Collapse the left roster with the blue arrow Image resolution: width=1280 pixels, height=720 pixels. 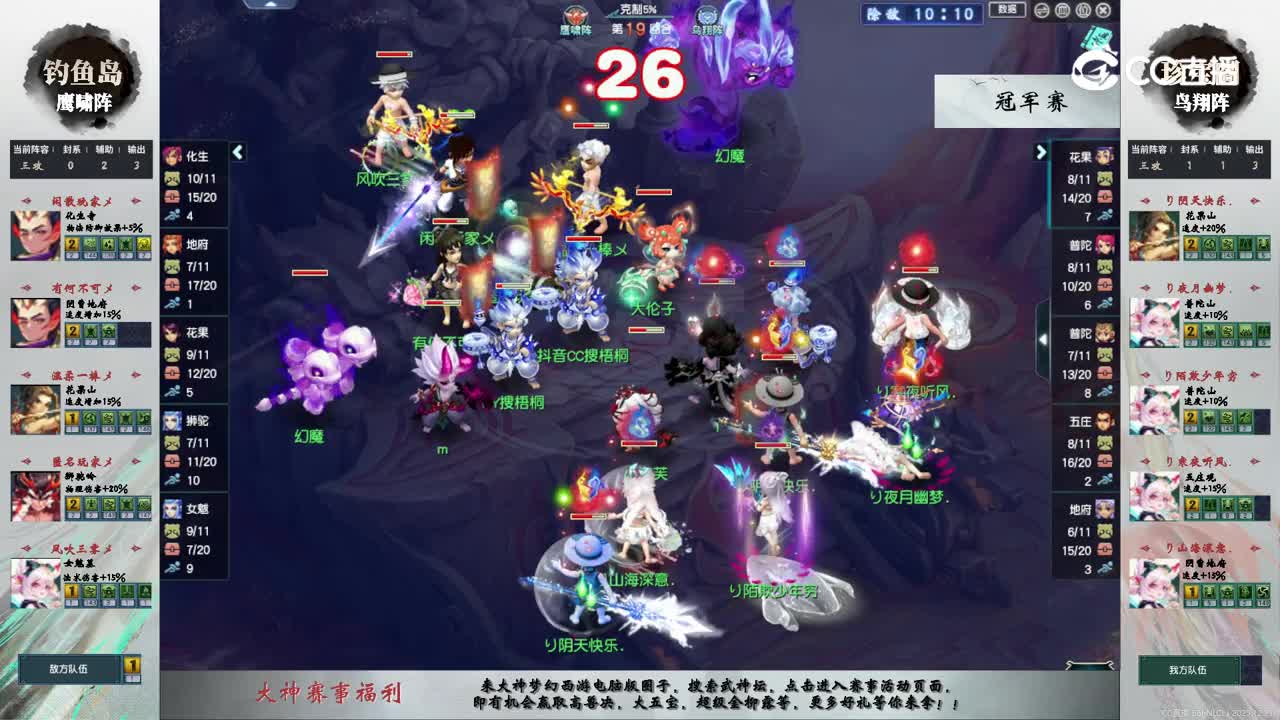(238, 153)
